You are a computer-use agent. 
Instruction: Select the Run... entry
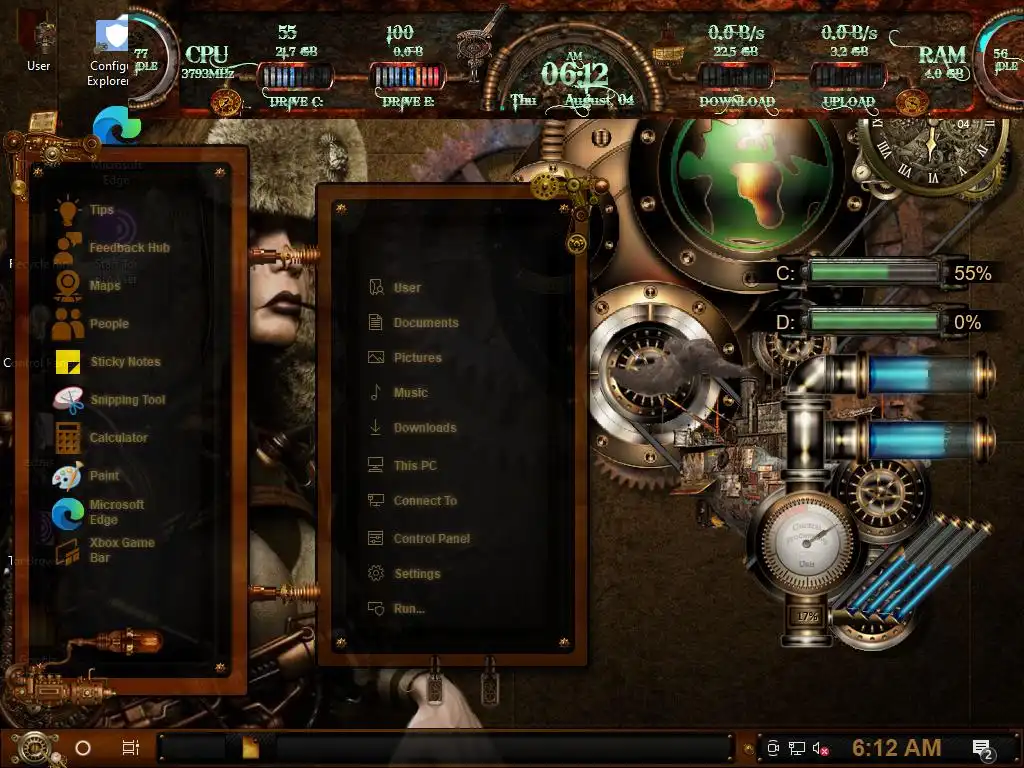(x=408, y=609)
